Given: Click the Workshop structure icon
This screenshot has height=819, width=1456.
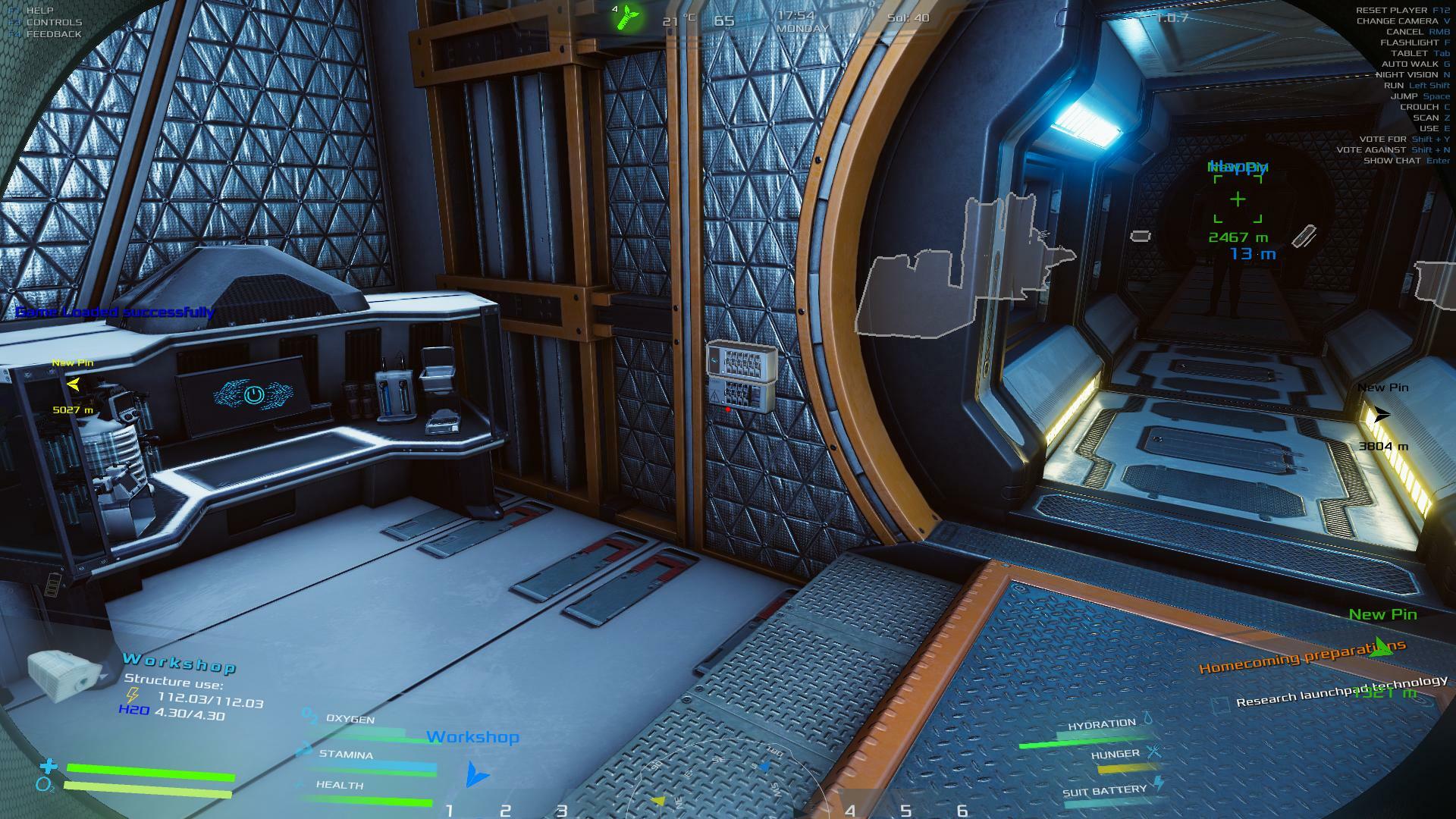Looking at the screenshot, I should (x=64, y=673).
